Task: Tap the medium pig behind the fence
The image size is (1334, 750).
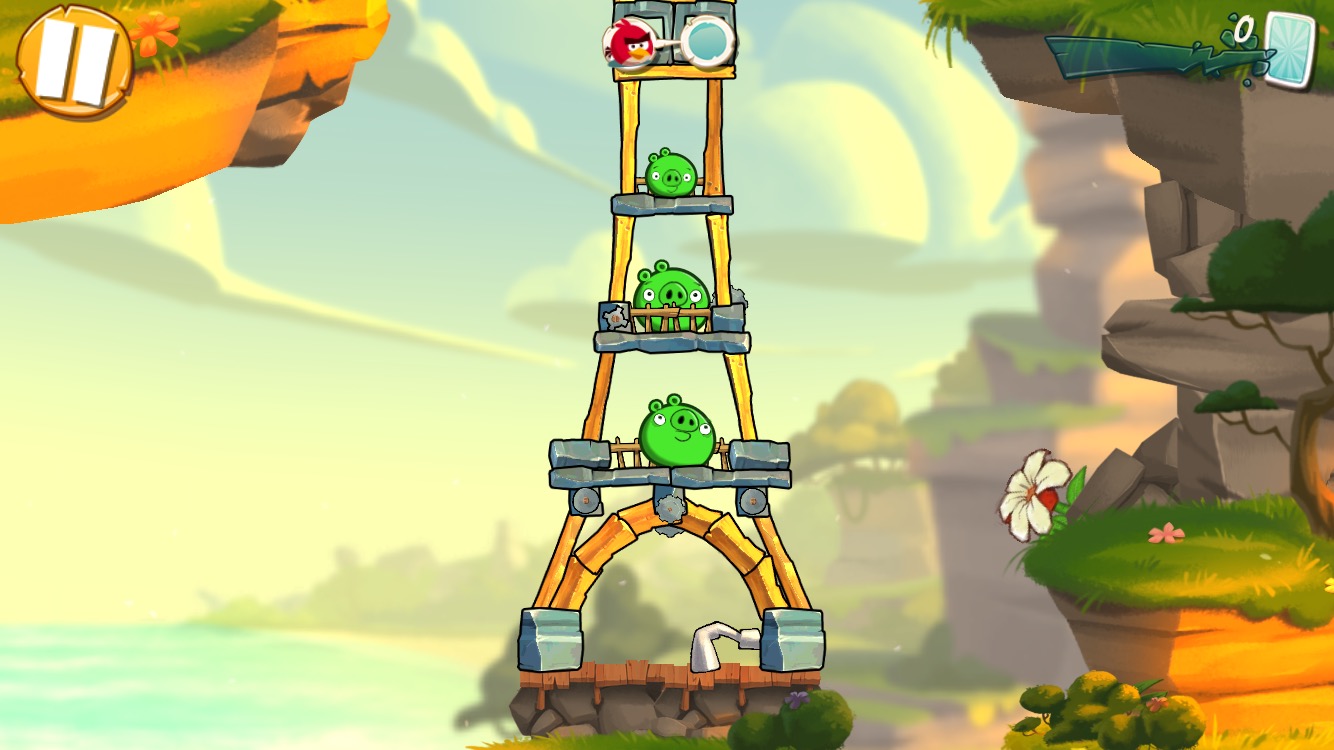Action: tap(668, 289)
